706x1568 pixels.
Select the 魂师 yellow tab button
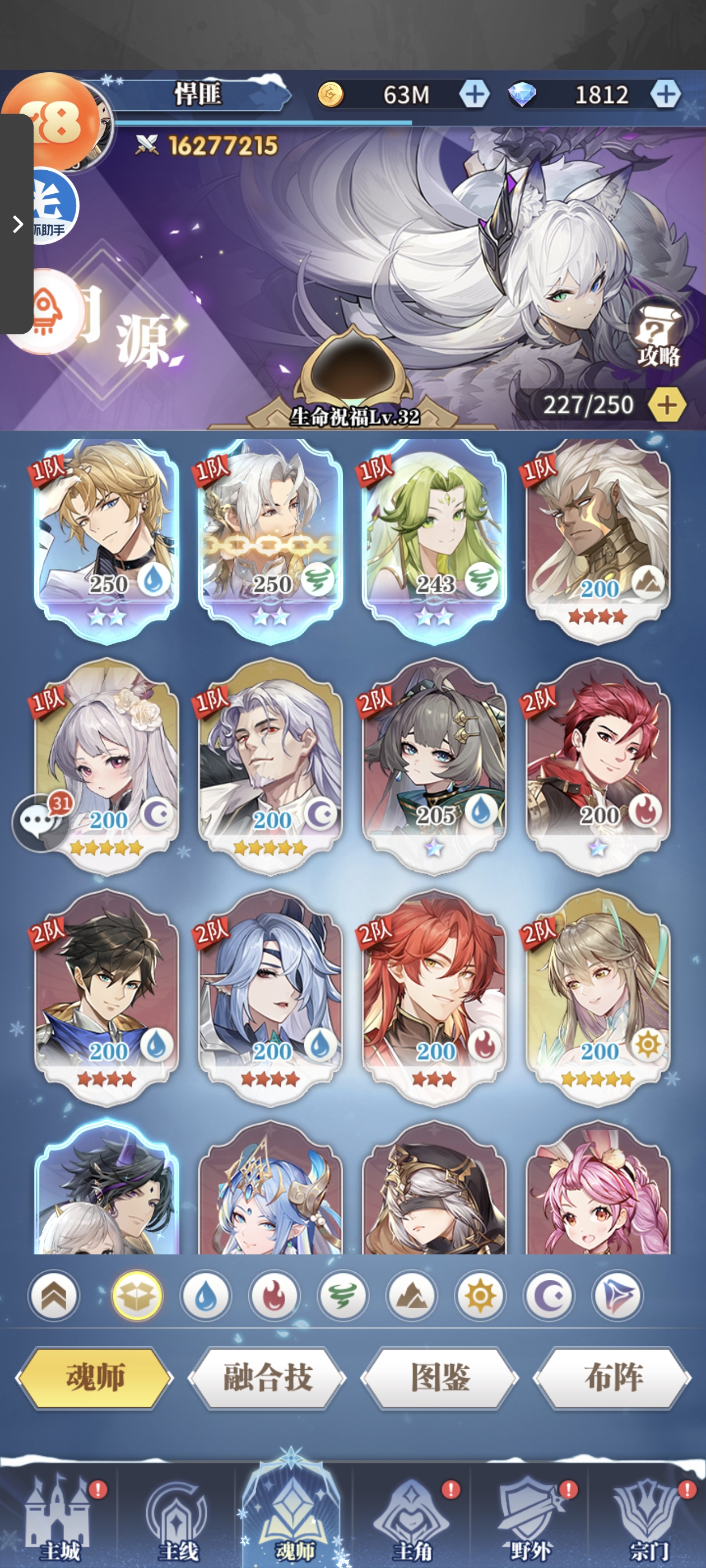95,1378
